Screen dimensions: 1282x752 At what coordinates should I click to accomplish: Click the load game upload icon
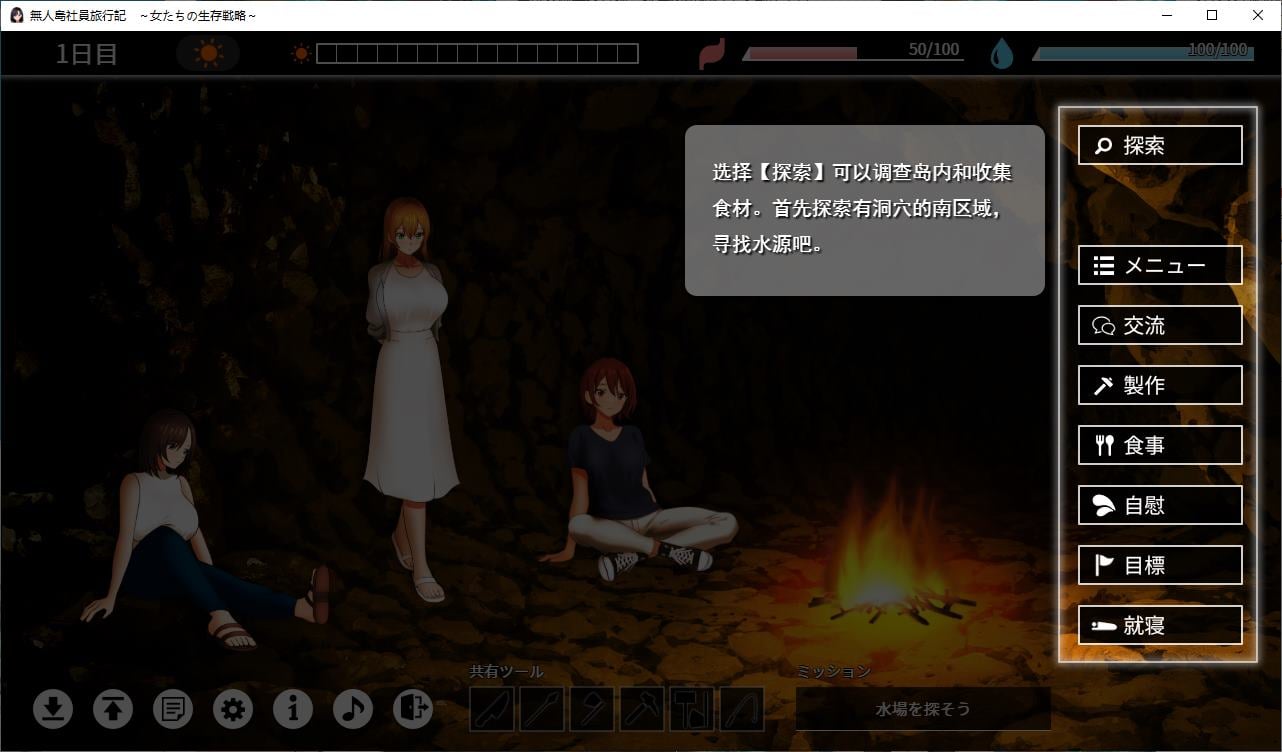tap(113, 709)
